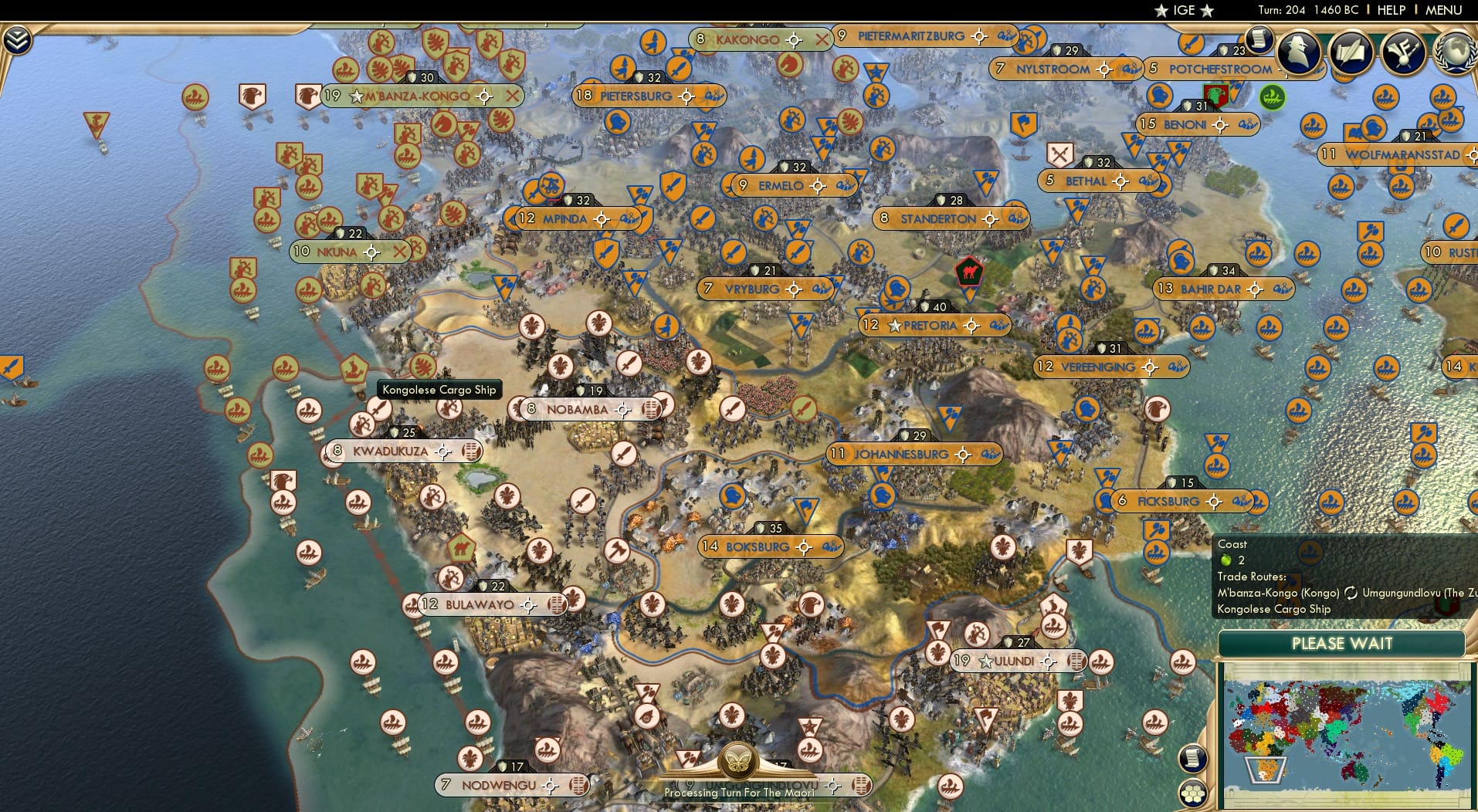Image resolution: width=1478 pixels, height=812 pixels.
Task: Click the citizen list icon on Kwadukuza's banner
Action: (x=472, y=452)
